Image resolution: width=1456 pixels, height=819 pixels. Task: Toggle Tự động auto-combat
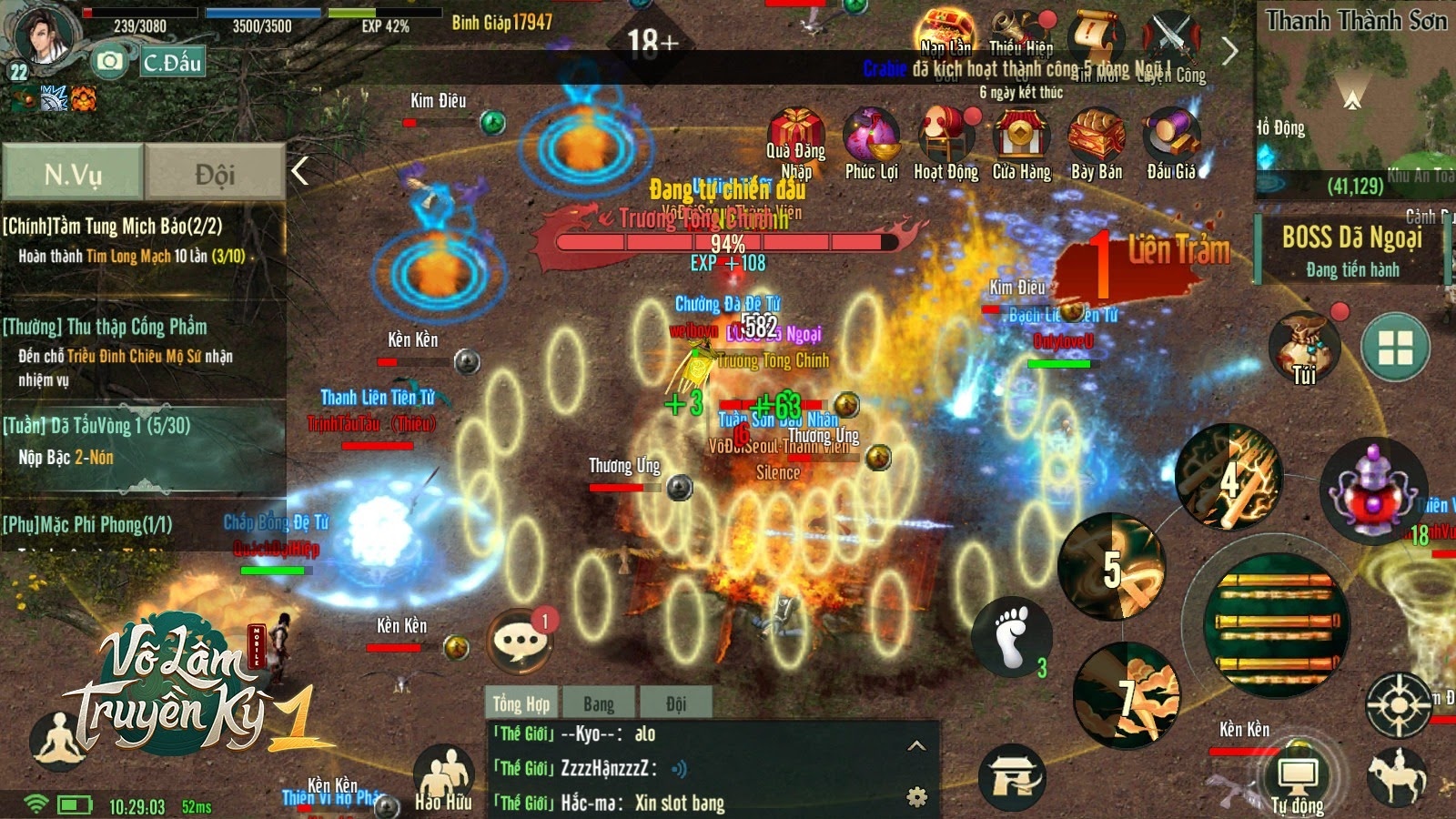[1297, 780]
